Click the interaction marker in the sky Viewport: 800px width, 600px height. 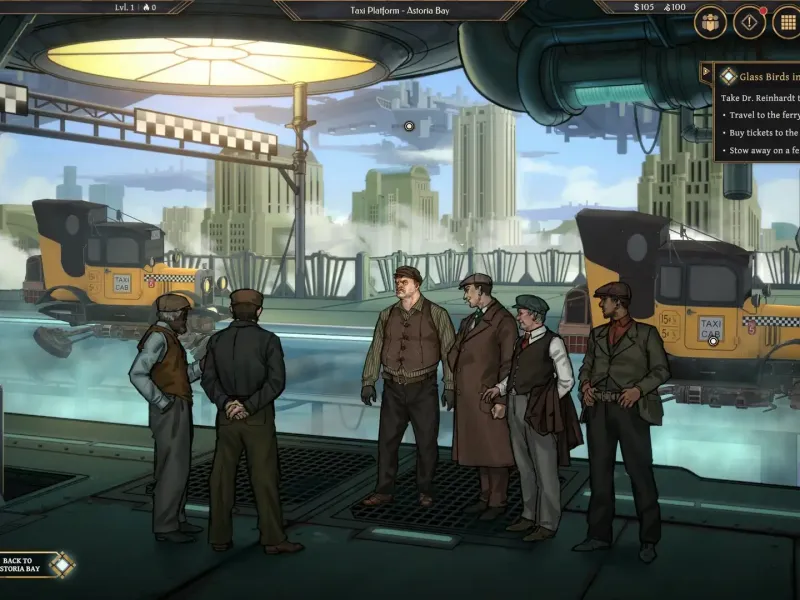[x=408, y=126]
